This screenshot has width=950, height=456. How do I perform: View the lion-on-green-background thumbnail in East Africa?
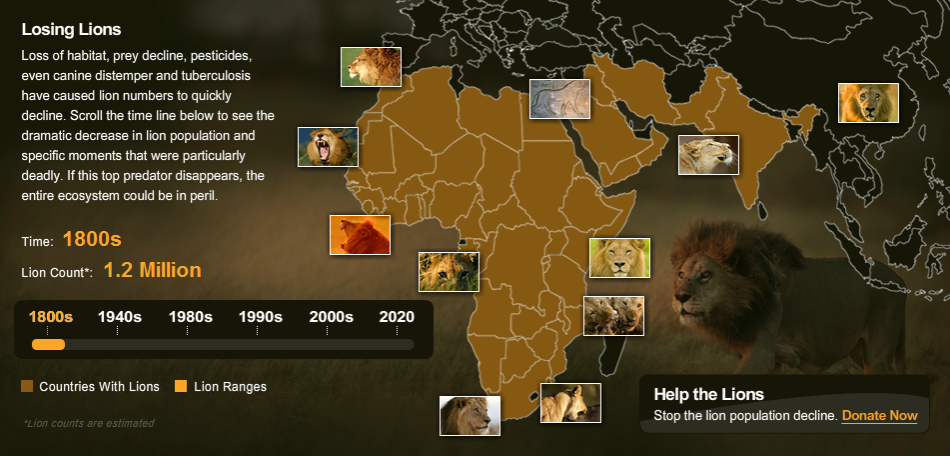point(619,258)
